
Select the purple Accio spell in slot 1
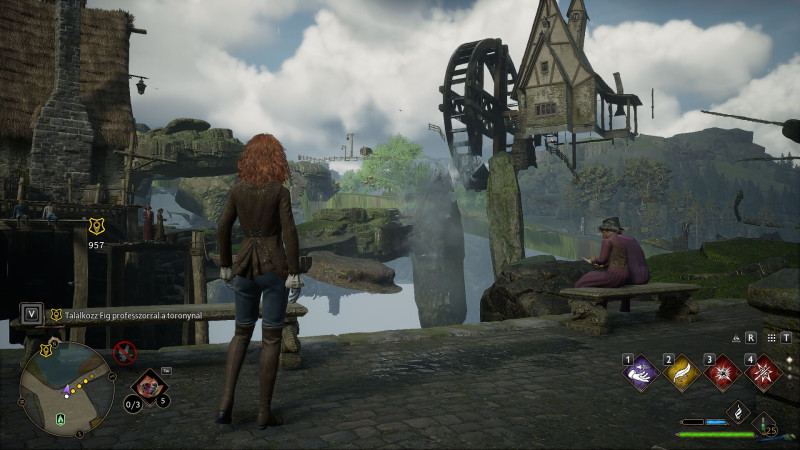640,374
